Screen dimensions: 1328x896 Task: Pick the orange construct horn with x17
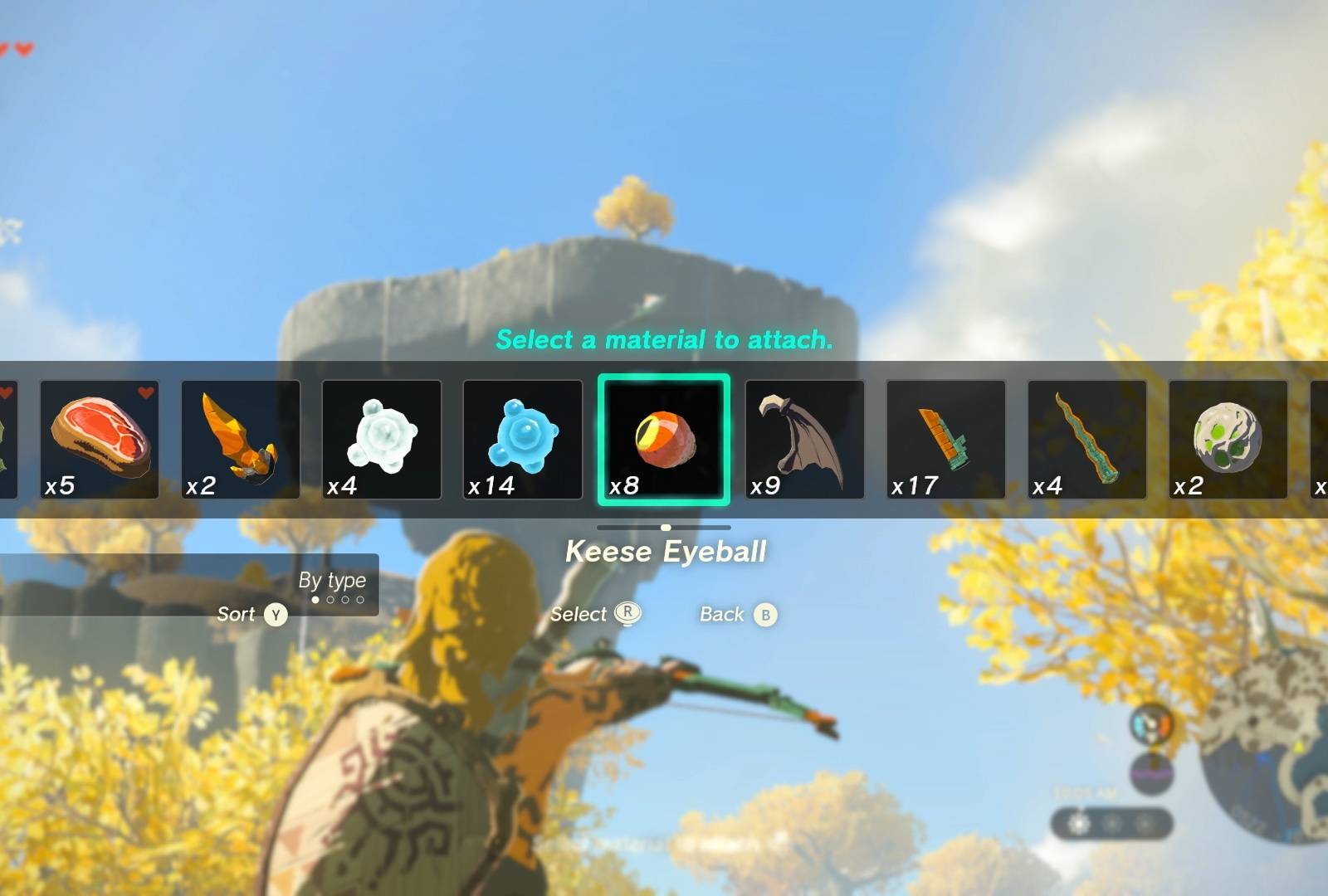(945, 439)
